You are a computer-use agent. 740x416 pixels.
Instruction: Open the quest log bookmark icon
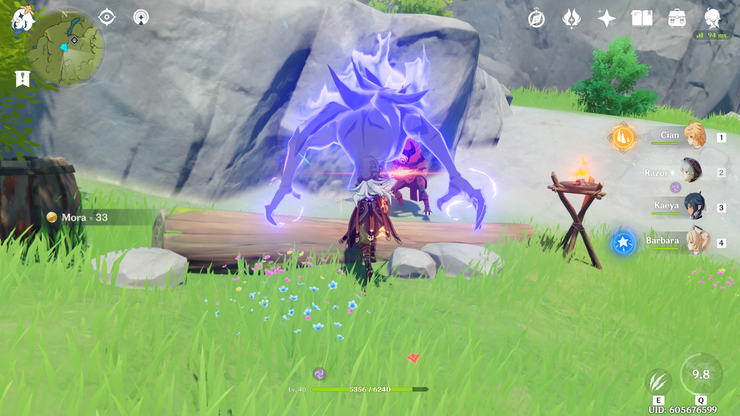22,78
